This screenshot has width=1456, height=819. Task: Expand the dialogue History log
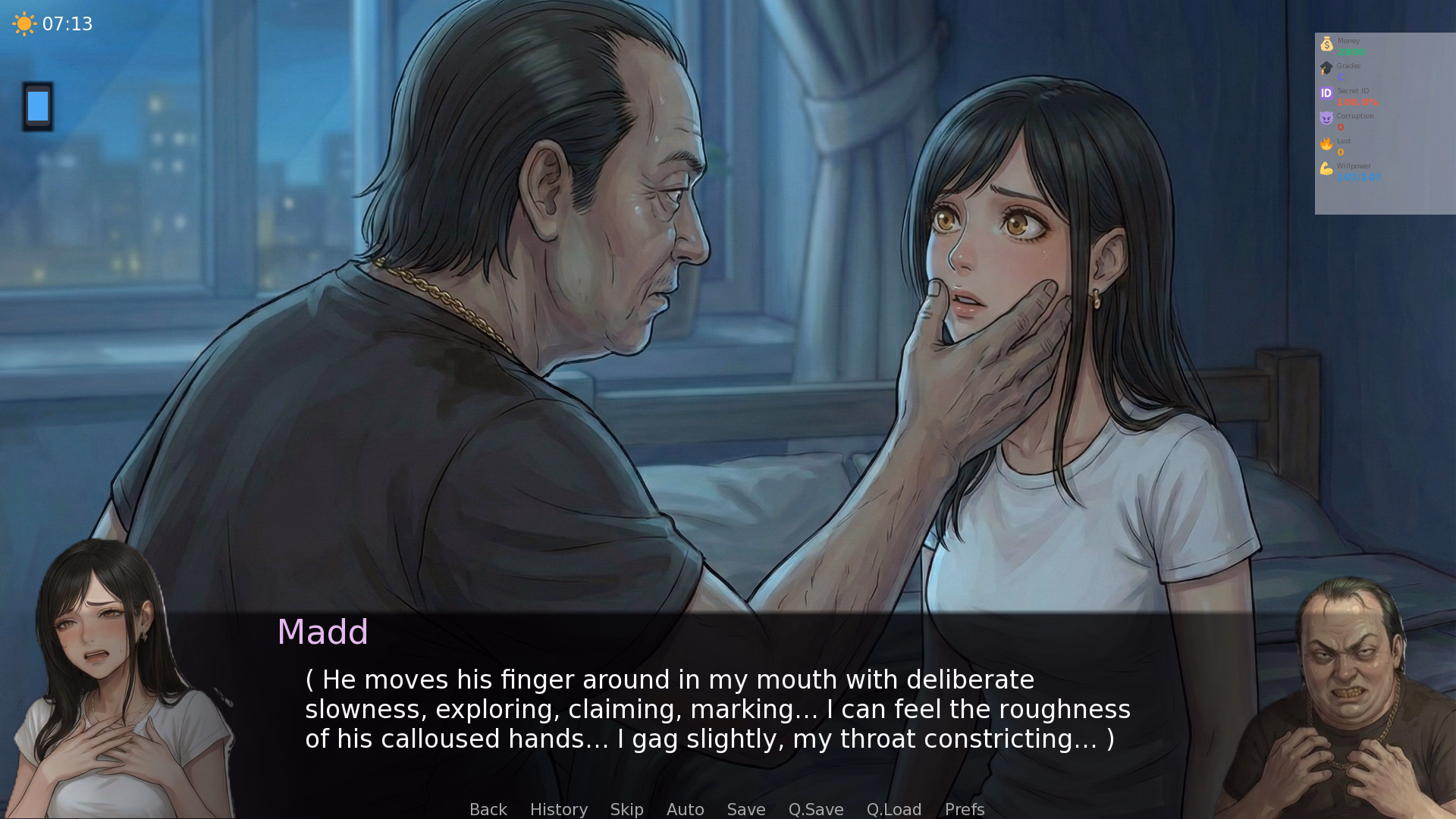[558, 809]
